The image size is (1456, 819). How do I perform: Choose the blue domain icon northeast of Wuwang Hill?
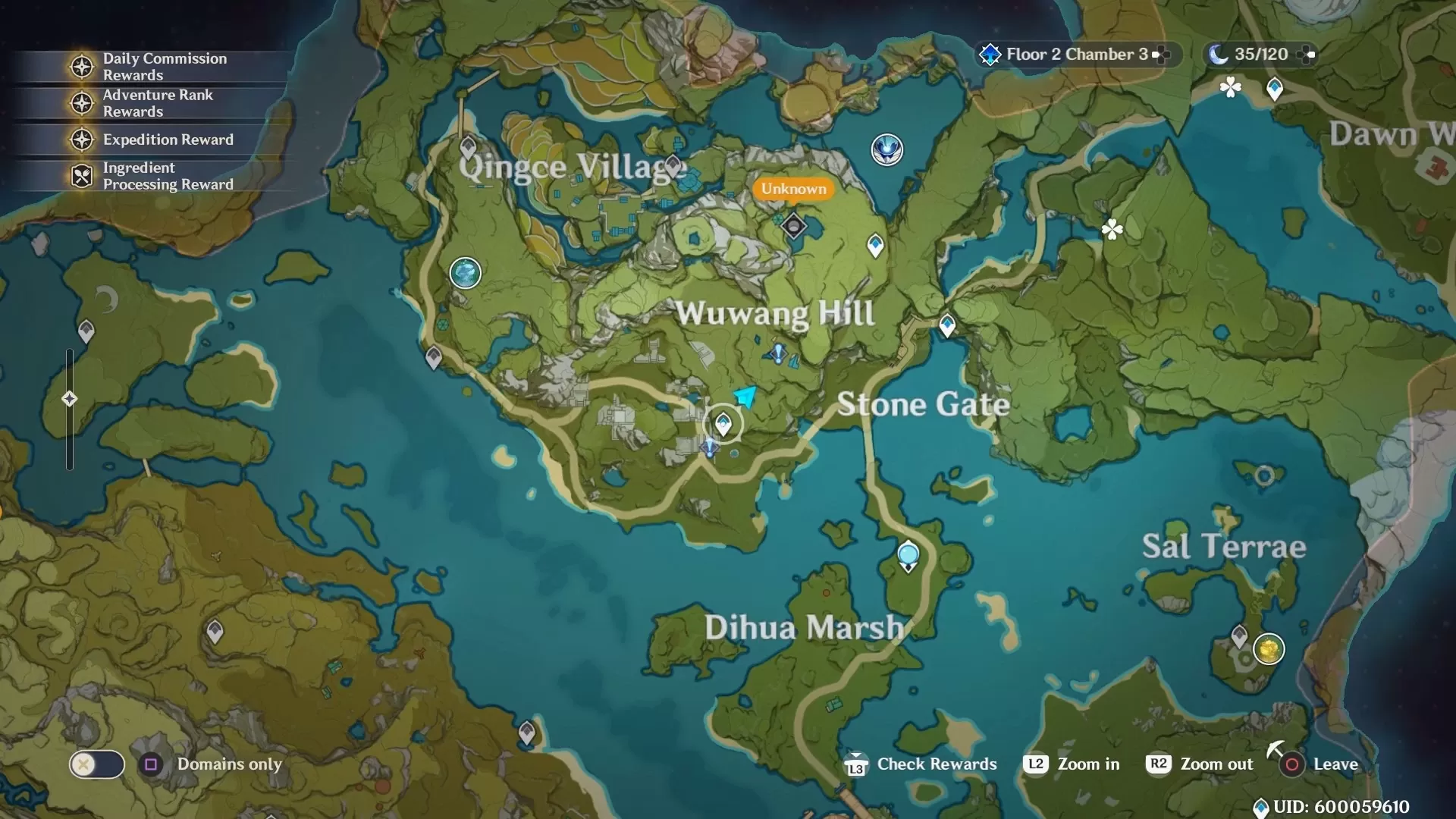pyautogui.click(x=886, y=149)
